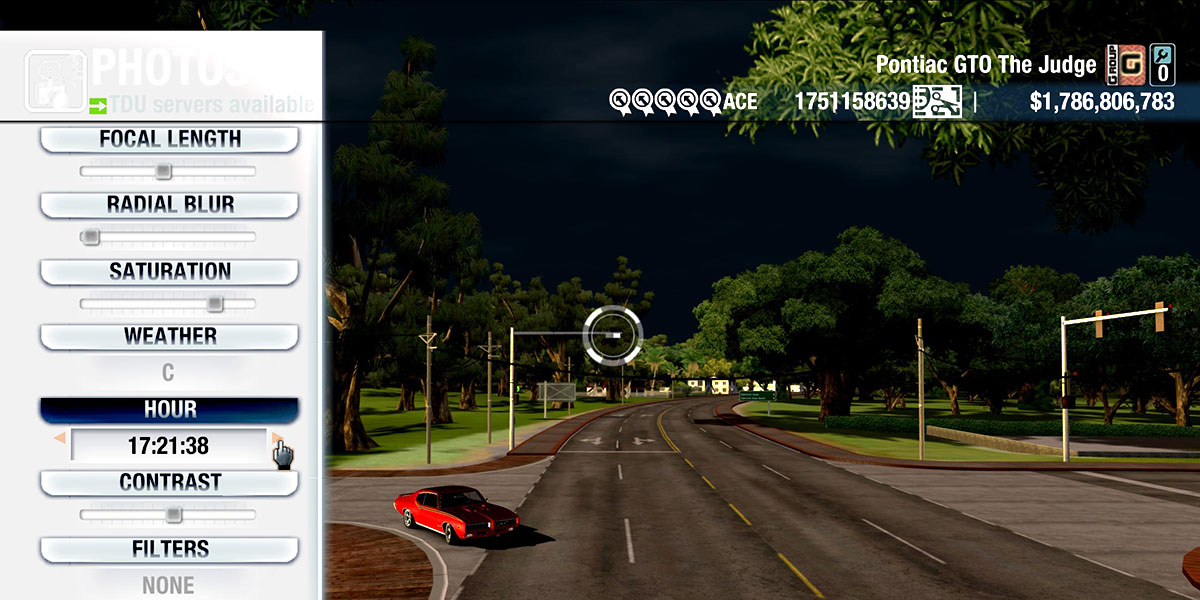Viewport: 1200px width, 600px height.
Task: Select the Focal Length option
Action: [169, 140]
